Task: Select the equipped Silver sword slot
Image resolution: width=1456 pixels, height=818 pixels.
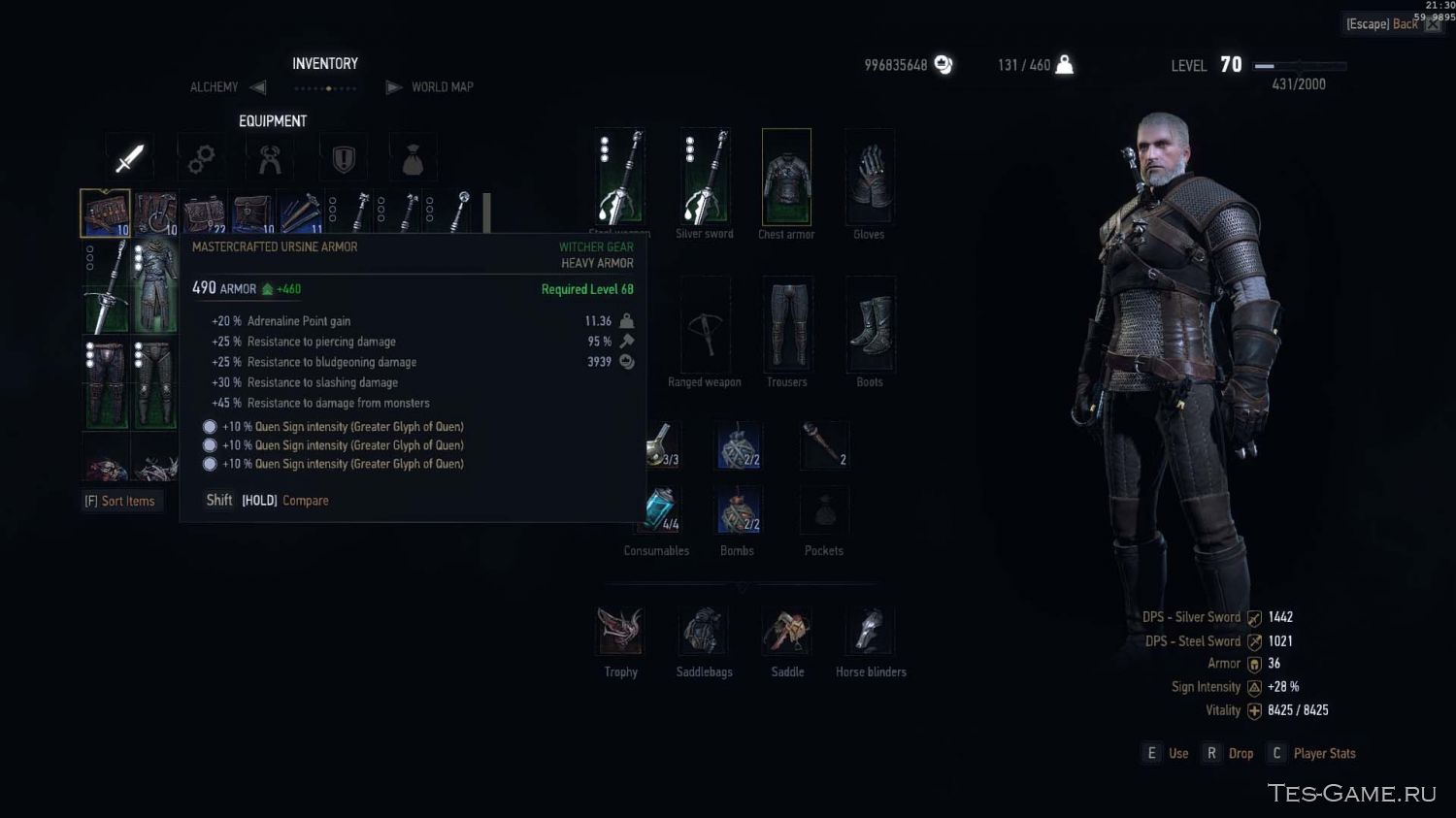Action: (x=705, y=178)
